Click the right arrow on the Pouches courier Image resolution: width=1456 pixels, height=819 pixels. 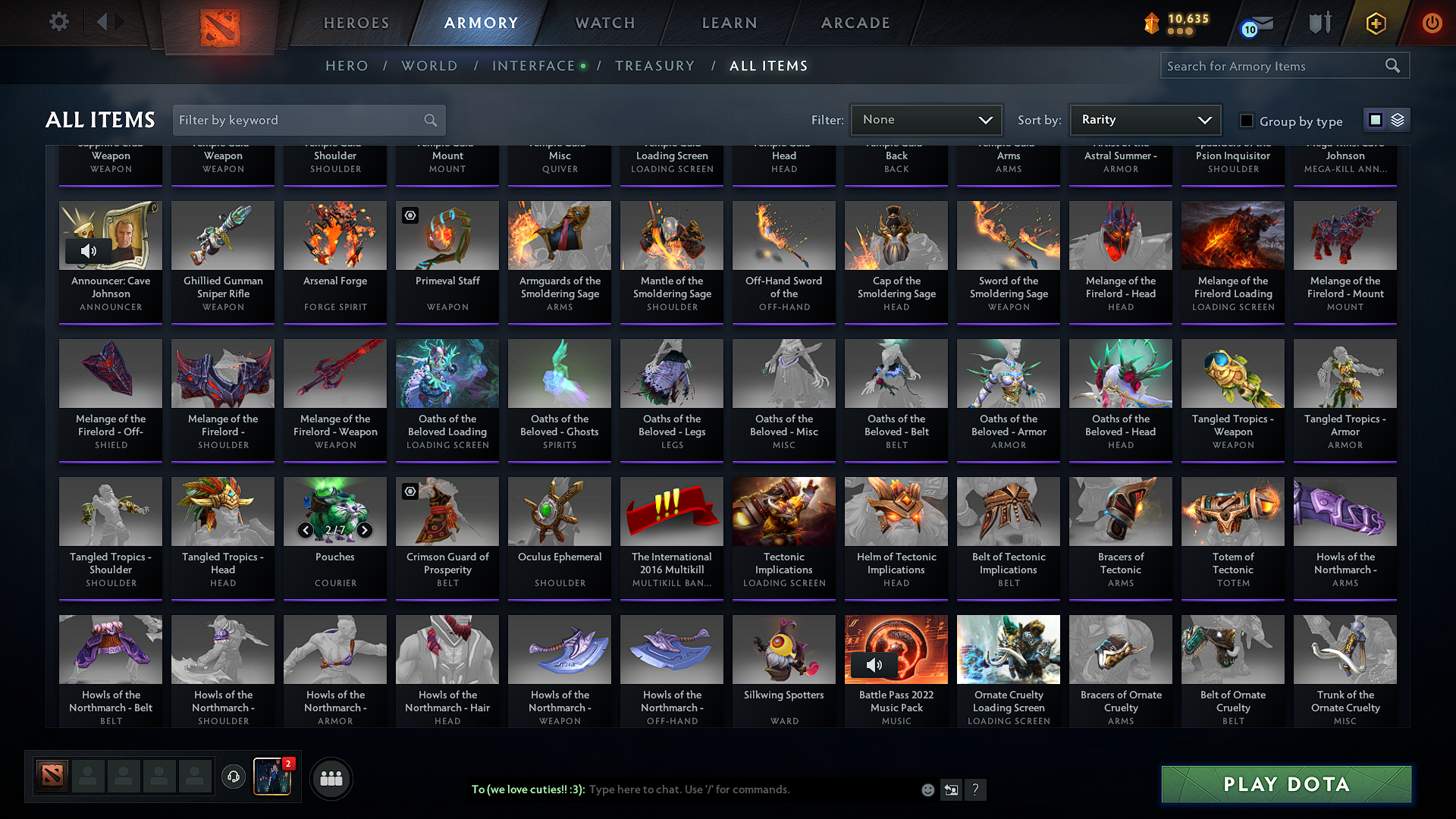pos(364,530)
